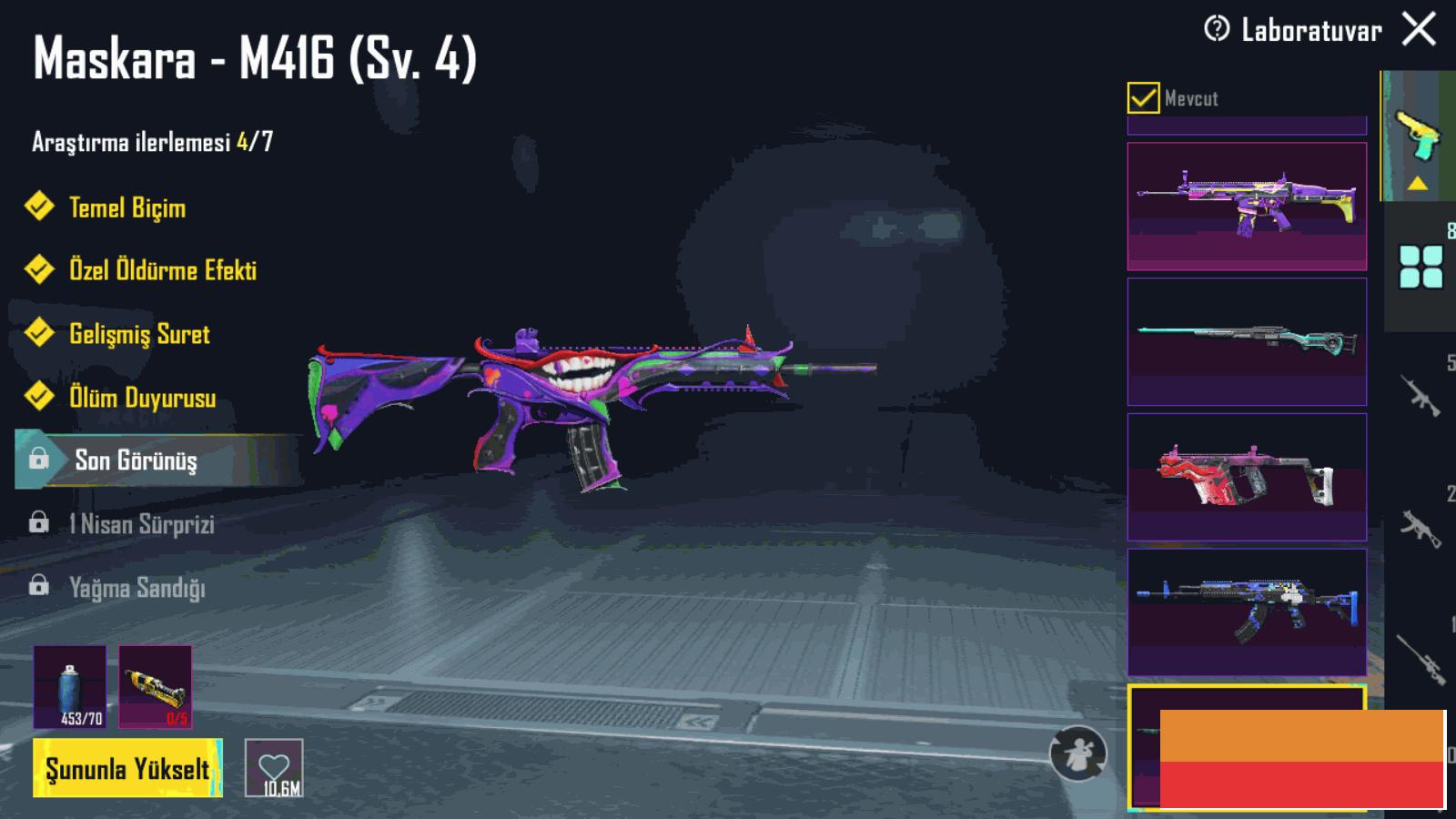
Task: Select the blue spray paint material
Action: [x=70, y=687]
